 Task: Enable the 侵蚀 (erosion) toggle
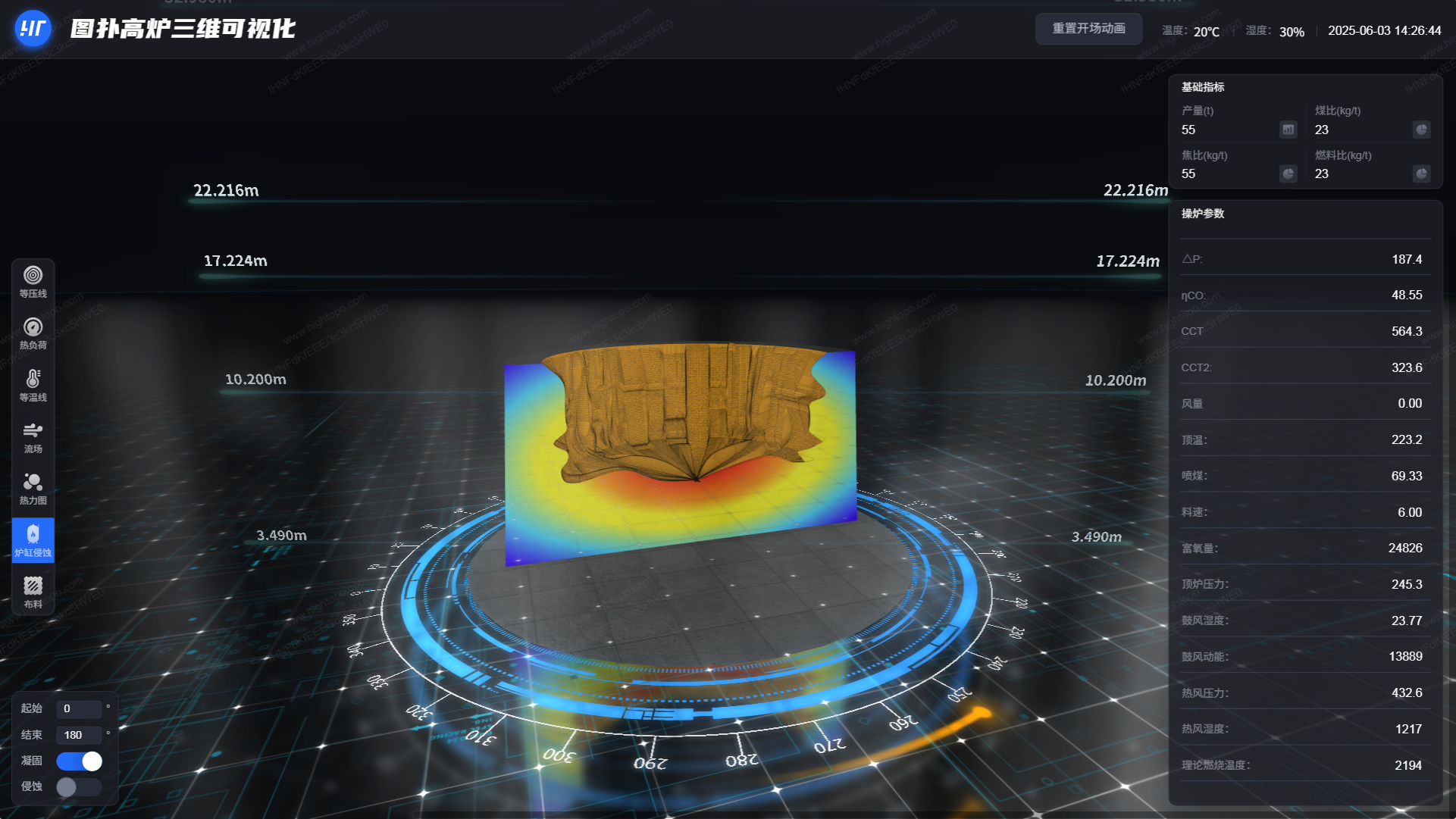coord(79,787)
